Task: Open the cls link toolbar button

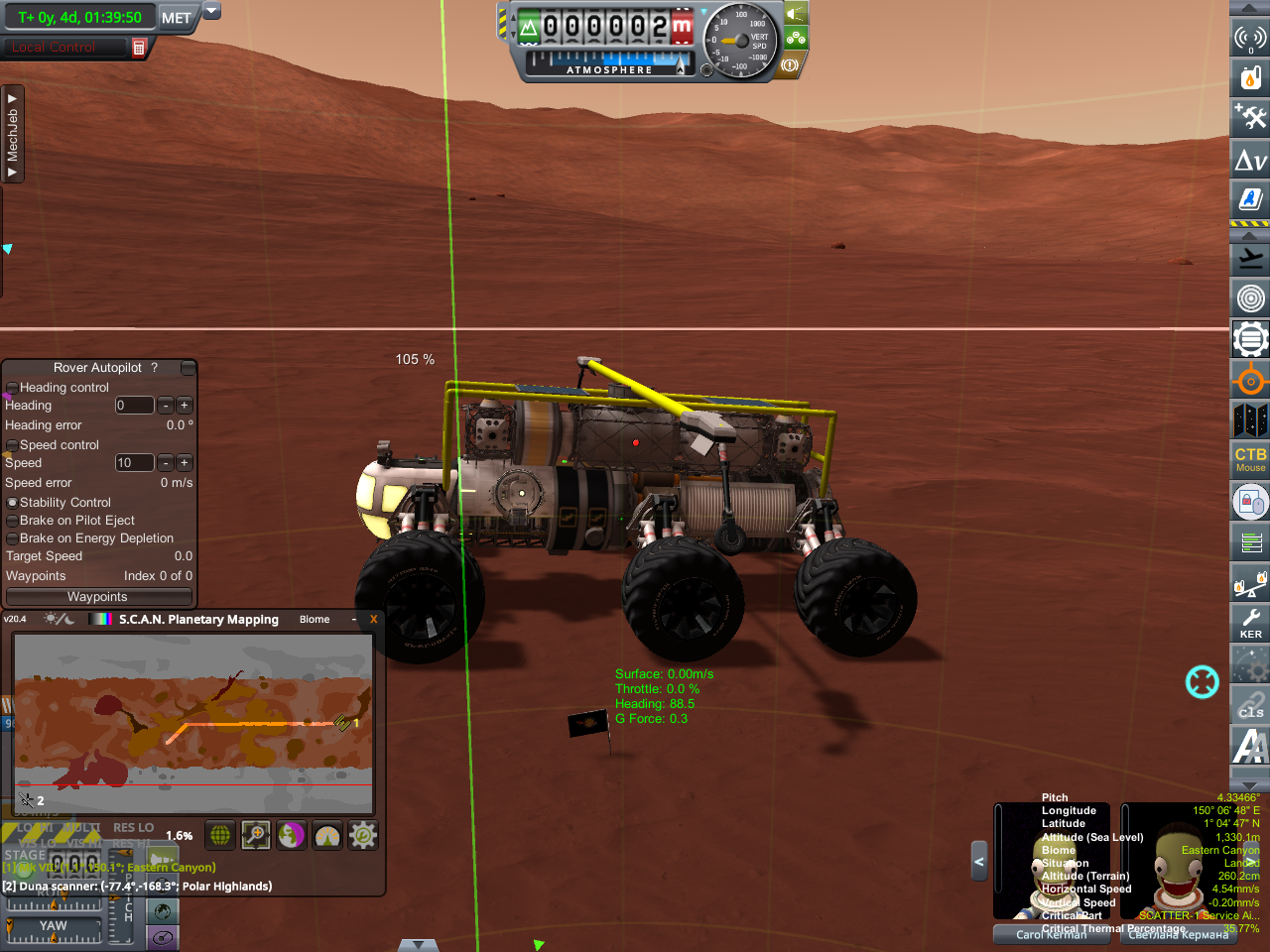Action: coord(1250,706)
